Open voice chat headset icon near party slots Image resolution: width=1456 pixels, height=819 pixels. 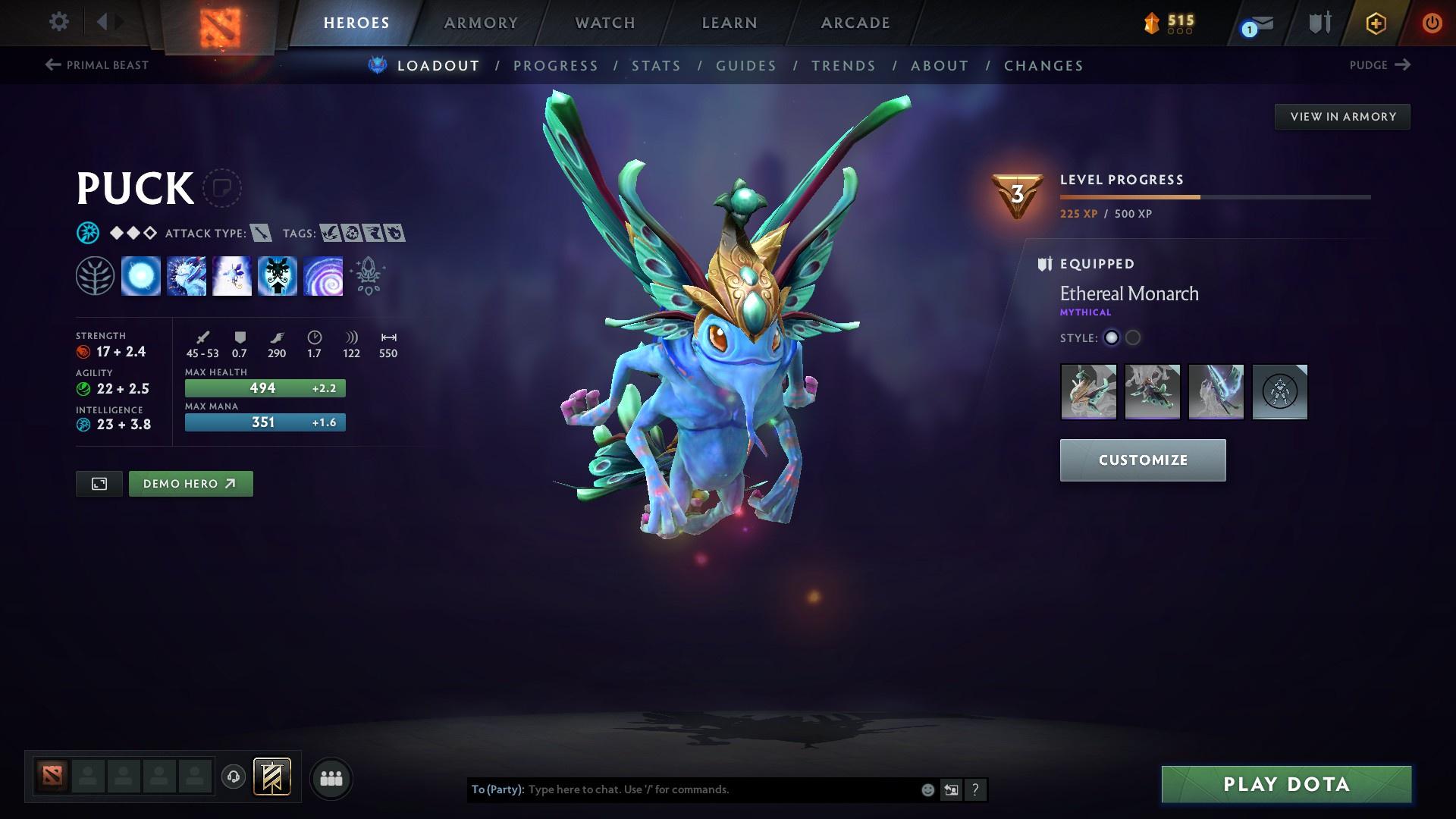(233, 777)
